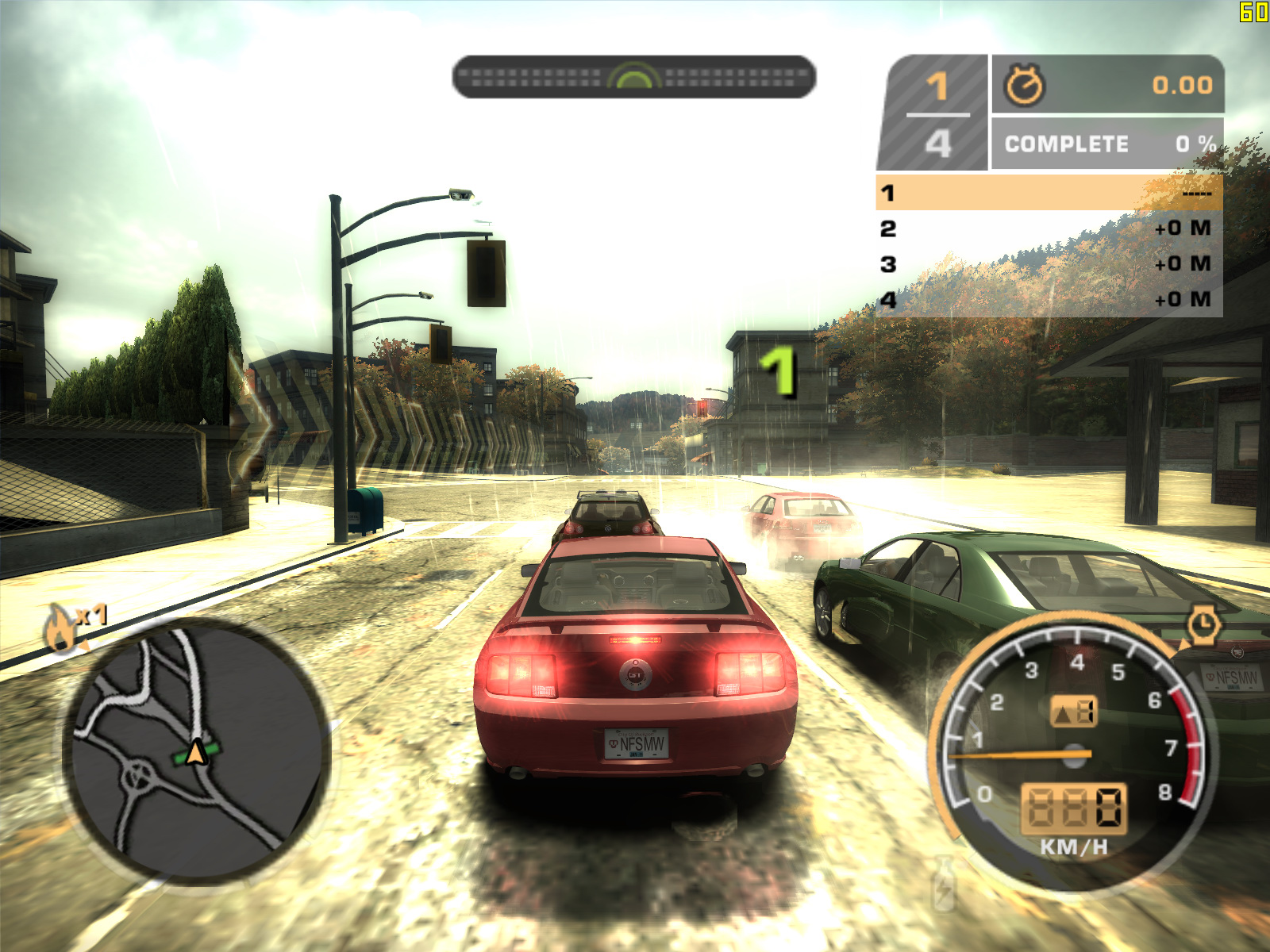The width and height of the screenshot is (1270, 952).
Task: Select the highlighted first place leaderboard row
Action: [x=1049, y=193]
